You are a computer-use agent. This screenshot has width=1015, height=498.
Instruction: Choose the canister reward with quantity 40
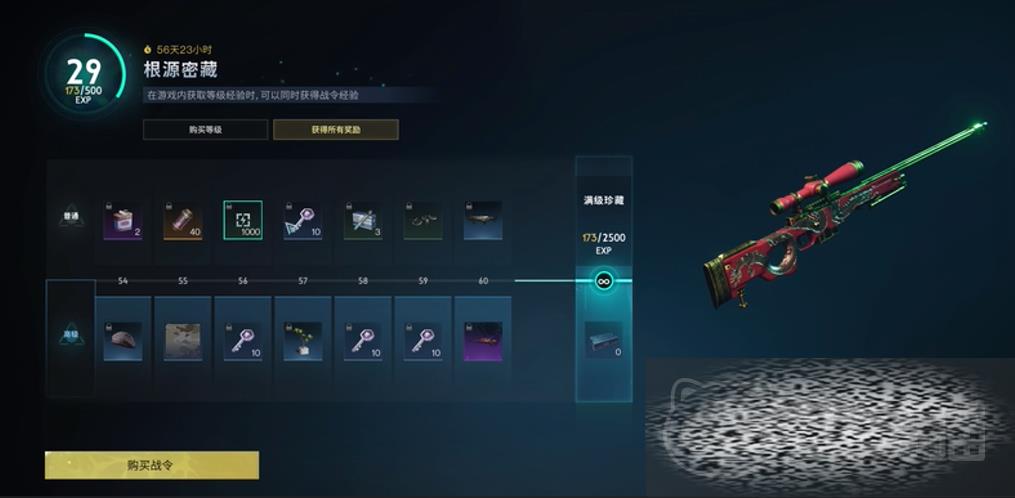pyautogui.click(x=183, y=220)
